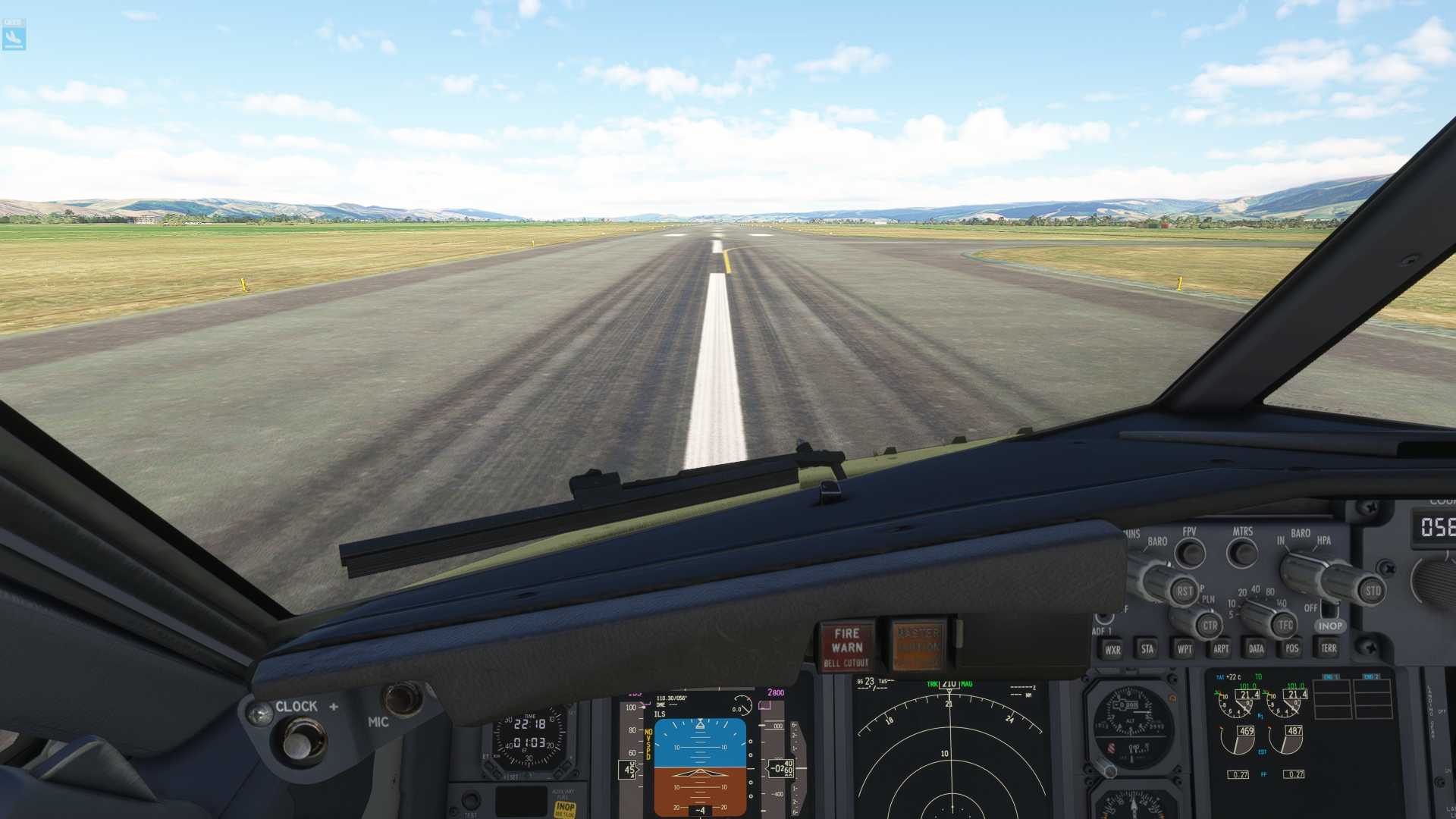This screenshot has height=819, width=1456.
Task: Toggle the TERR terrain display button
Action: coord(1328,648)
